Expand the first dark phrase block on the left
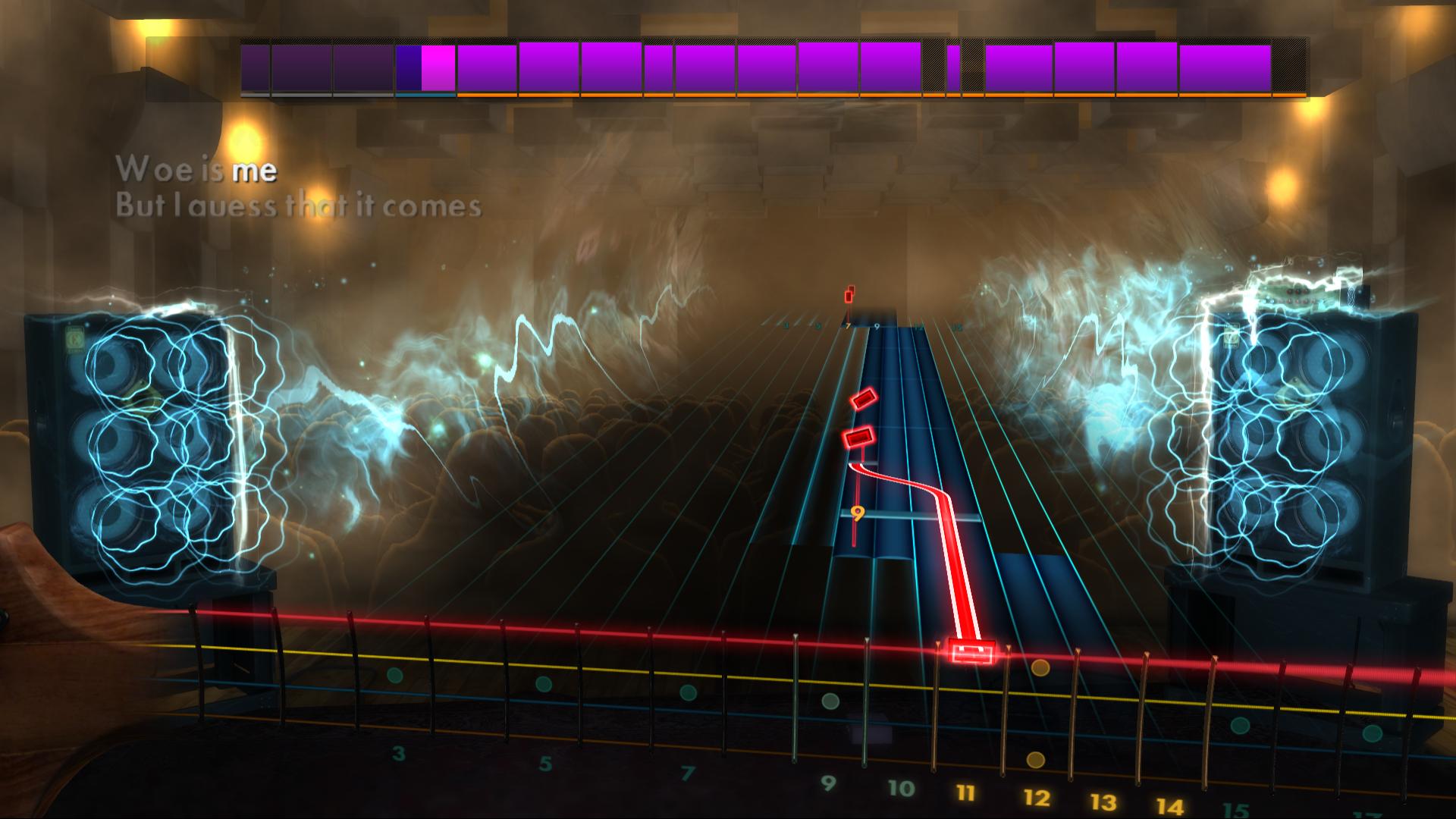Viewport: 1456px width, 819px height. click(255, 67)
